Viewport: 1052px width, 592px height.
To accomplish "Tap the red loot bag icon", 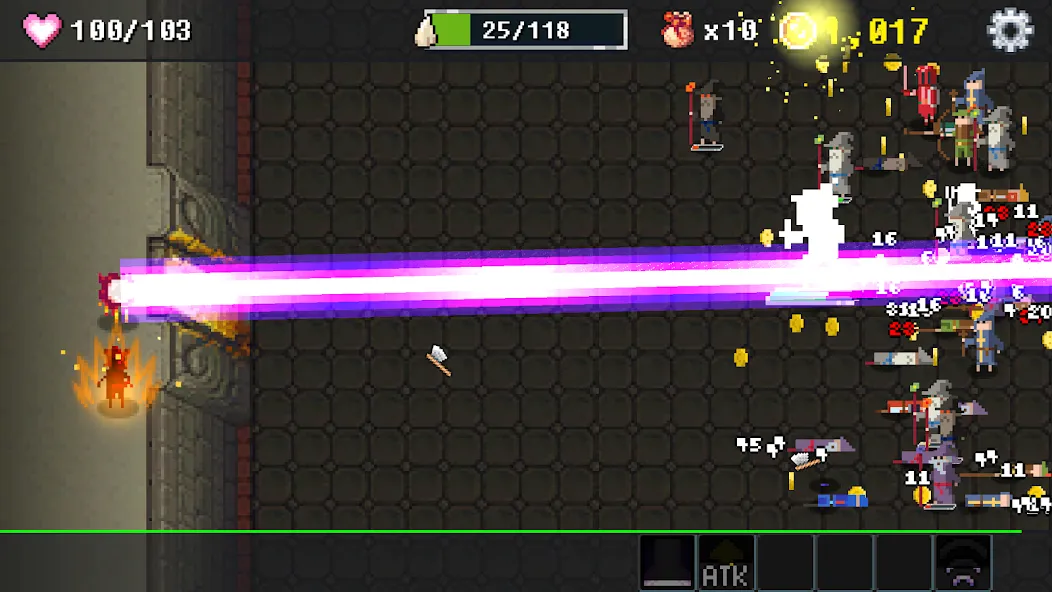I will coord(678,30).
